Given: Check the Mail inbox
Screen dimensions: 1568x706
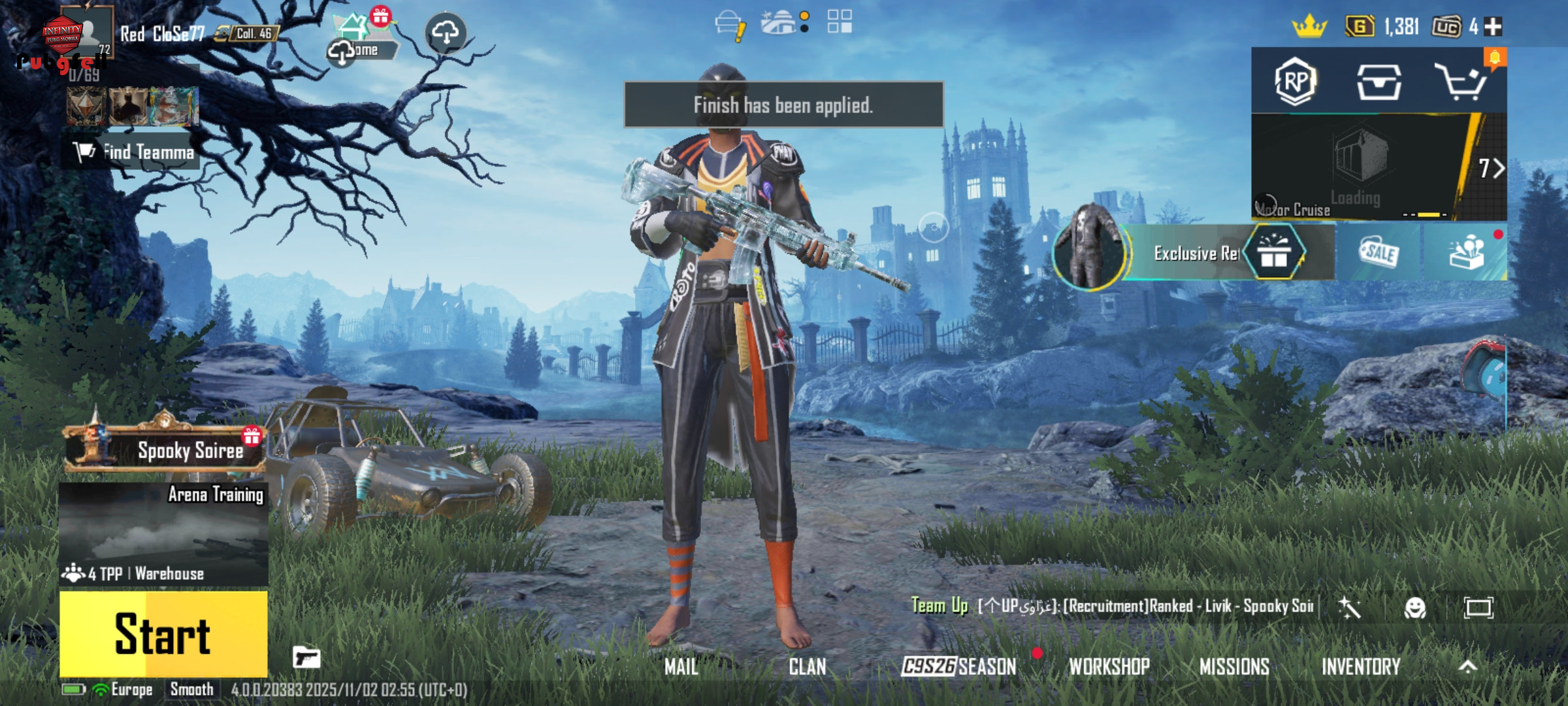Looking at the screenshot, I should tap(681, 667).
